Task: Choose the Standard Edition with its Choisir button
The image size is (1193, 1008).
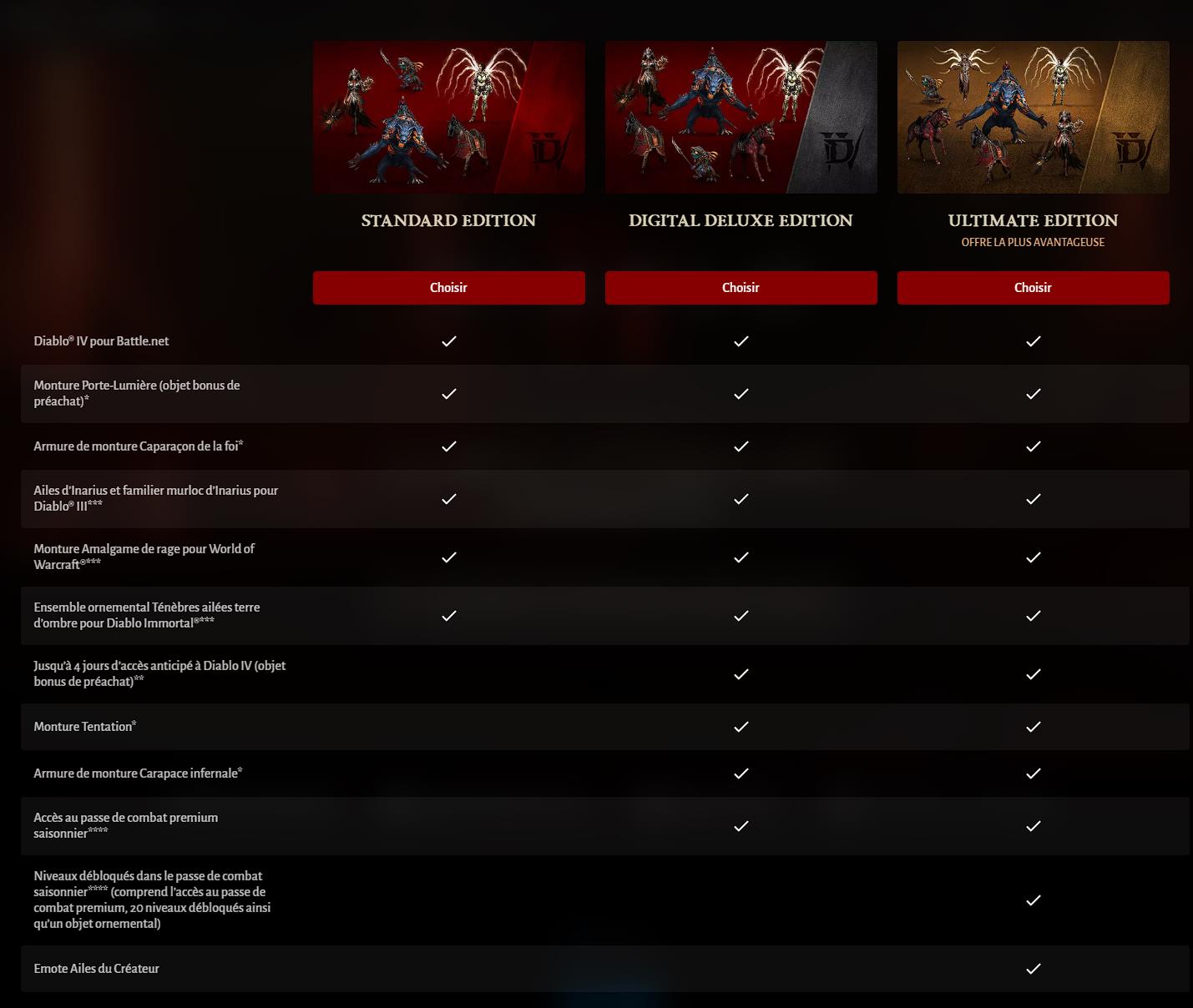Action: click(448, 287)
